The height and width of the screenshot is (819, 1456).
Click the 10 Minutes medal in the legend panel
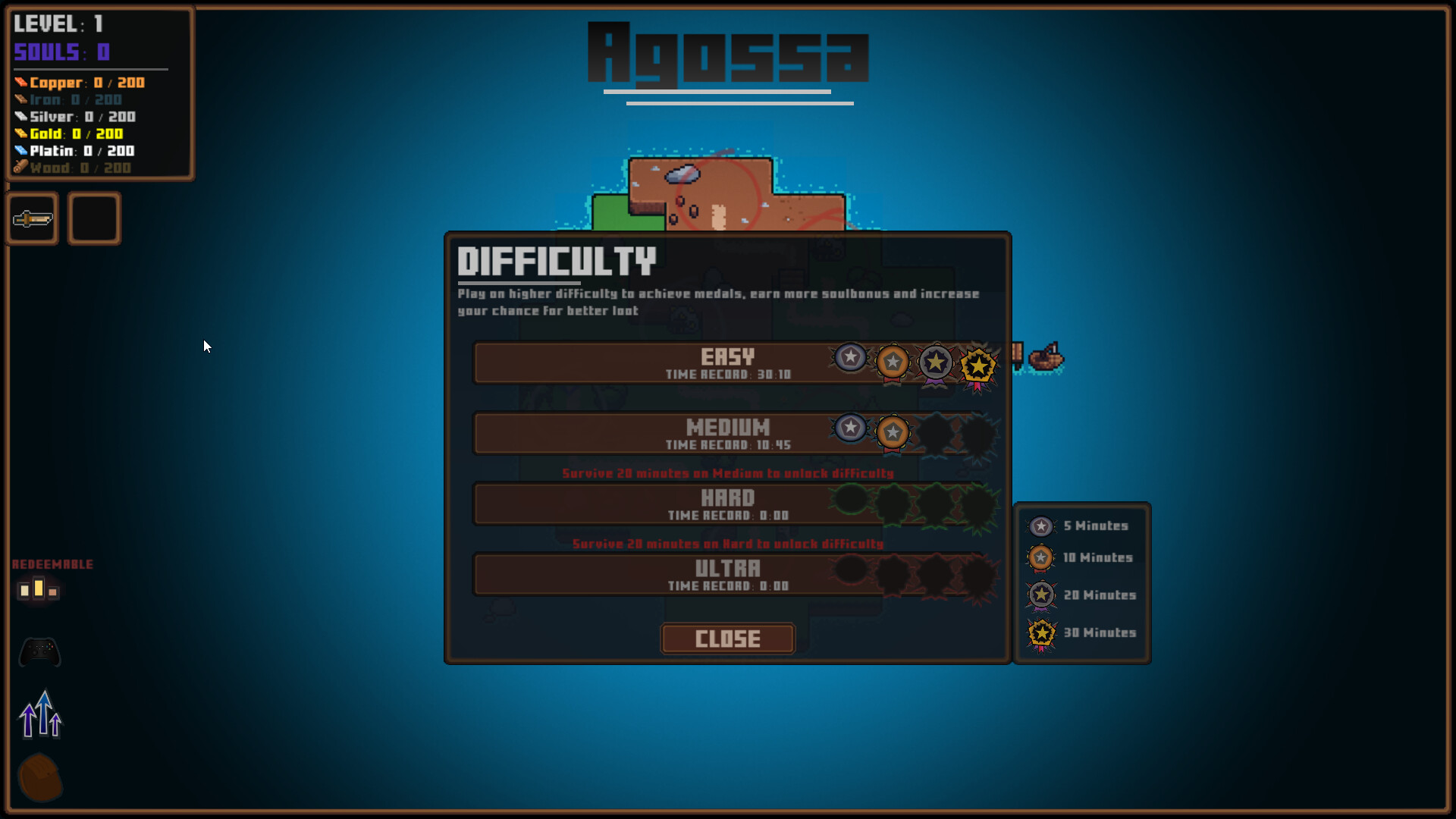pyautogui.click(x=1042, y=557)
